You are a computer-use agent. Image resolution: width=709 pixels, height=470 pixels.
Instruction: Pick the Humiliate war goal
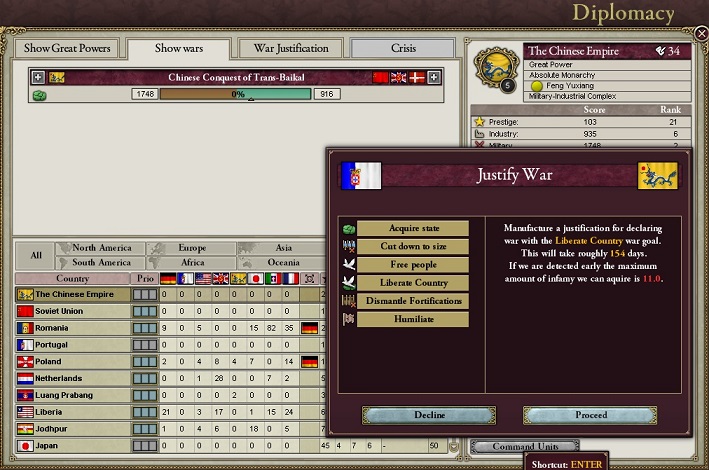pos(412,319)
